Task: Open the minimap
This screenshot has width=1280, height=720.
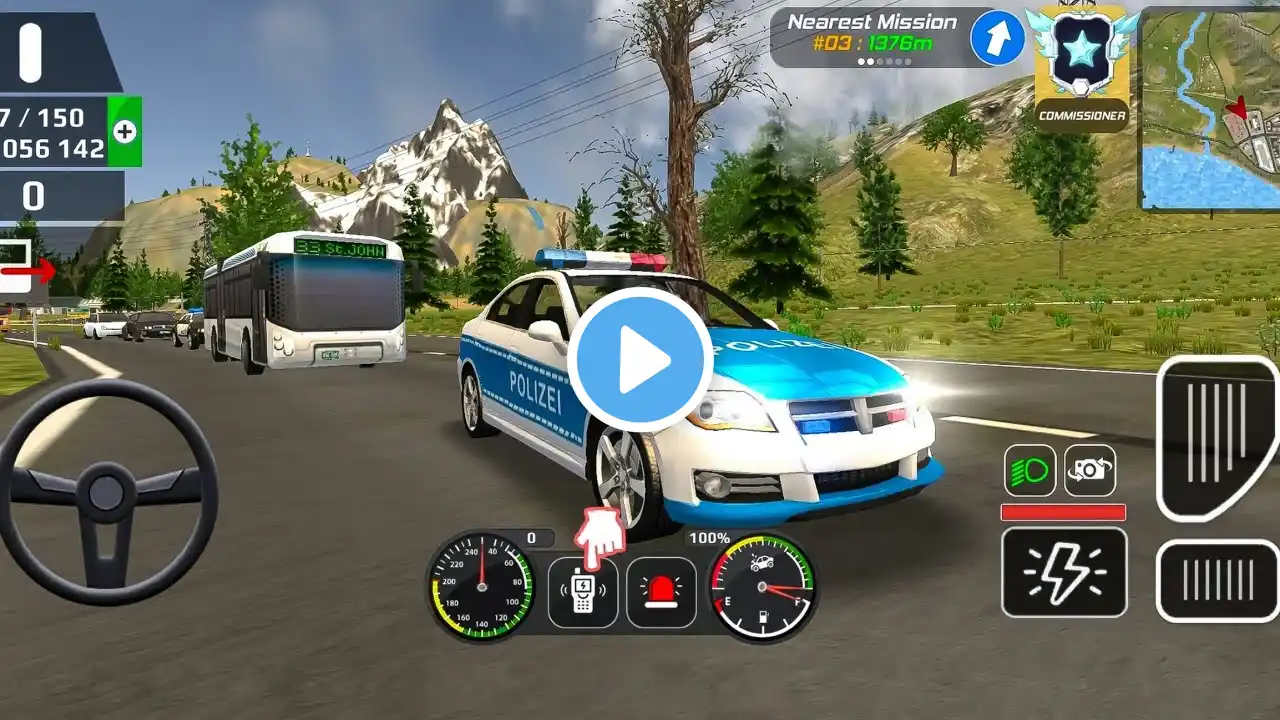Action: pos(1210,108)
